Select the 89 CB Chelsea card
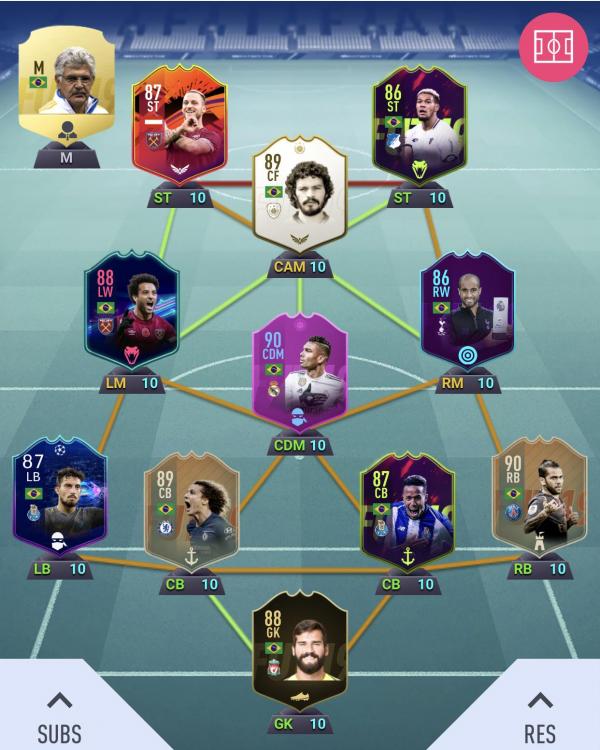This screenshot has width=600, height=750. [x=192, y=506]
